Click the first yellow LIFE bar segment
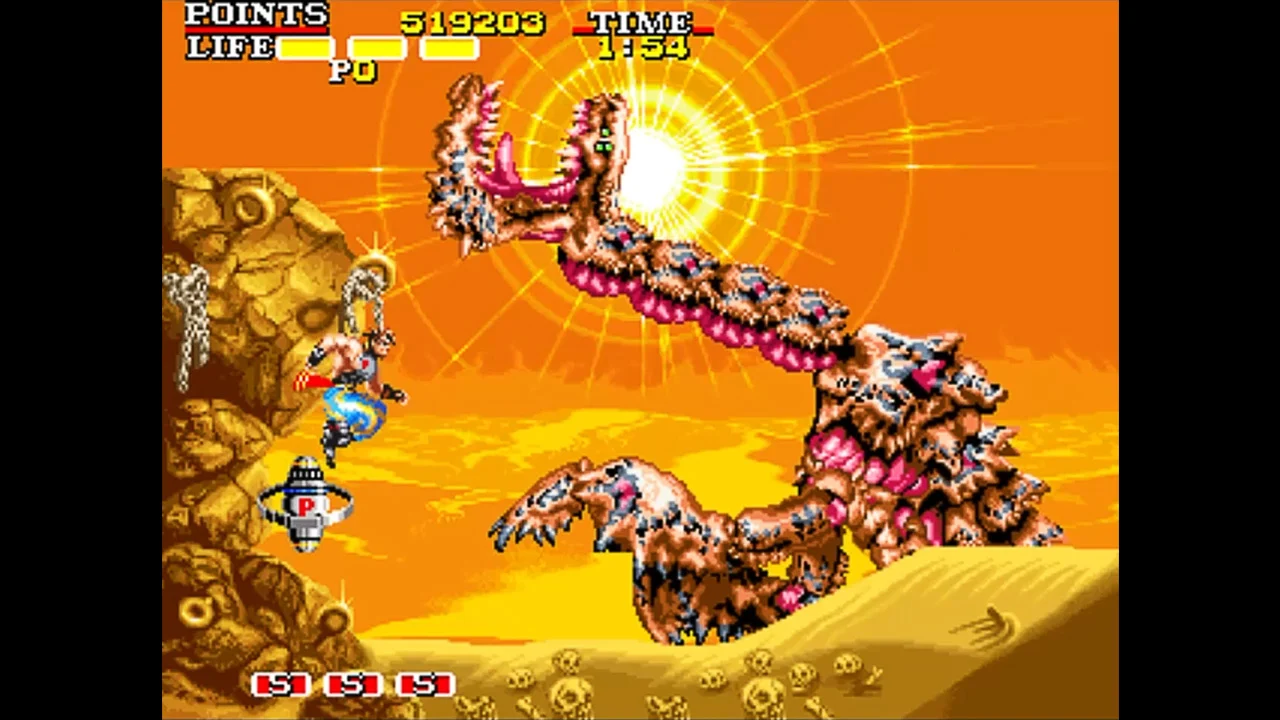 (305, 48)
